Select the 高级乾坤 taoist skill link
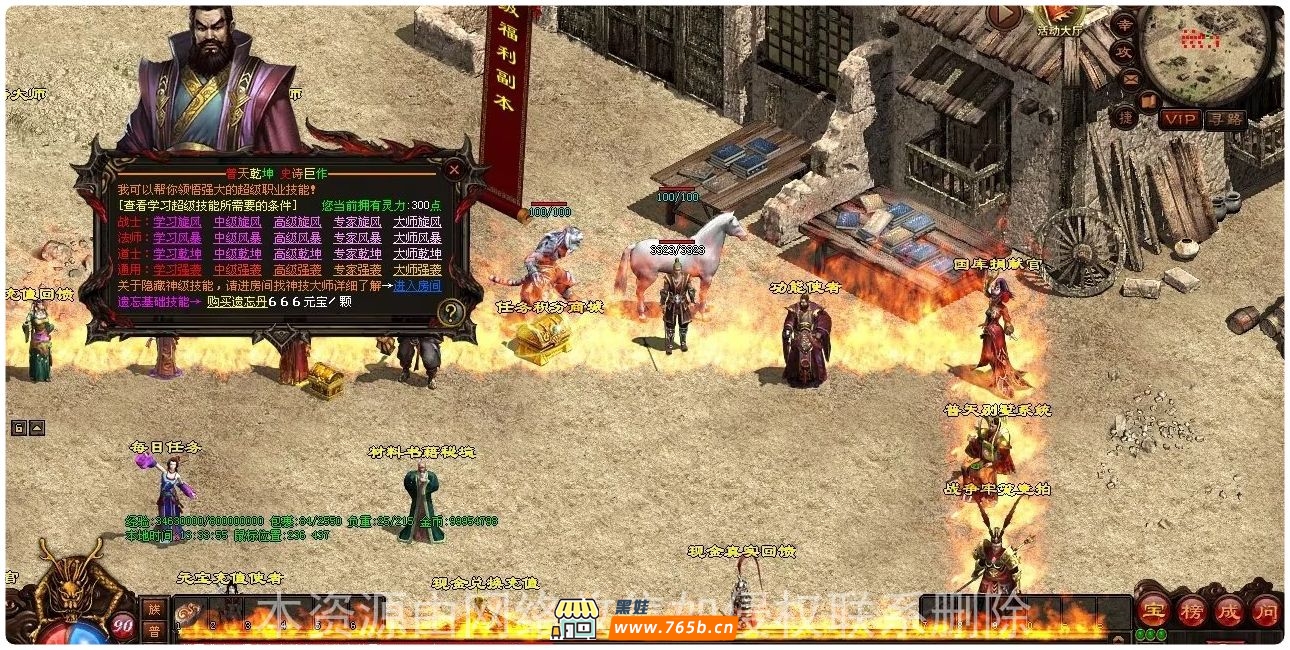Viewport: 1290px width, 650px height. (297, 254)
